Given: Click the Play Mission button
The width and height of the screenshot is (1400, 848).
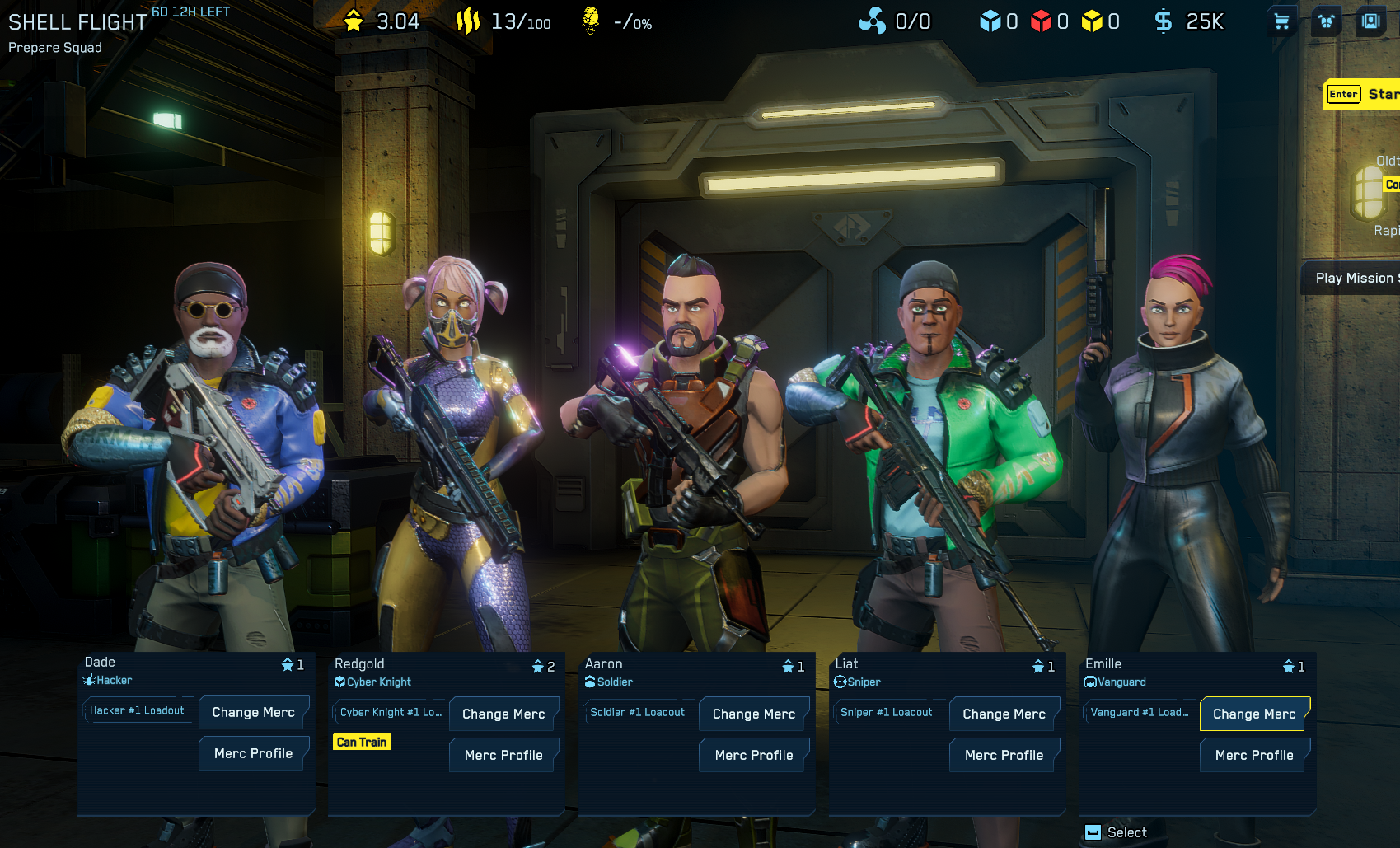Looking at the screenshot, I should point(1353,278).
